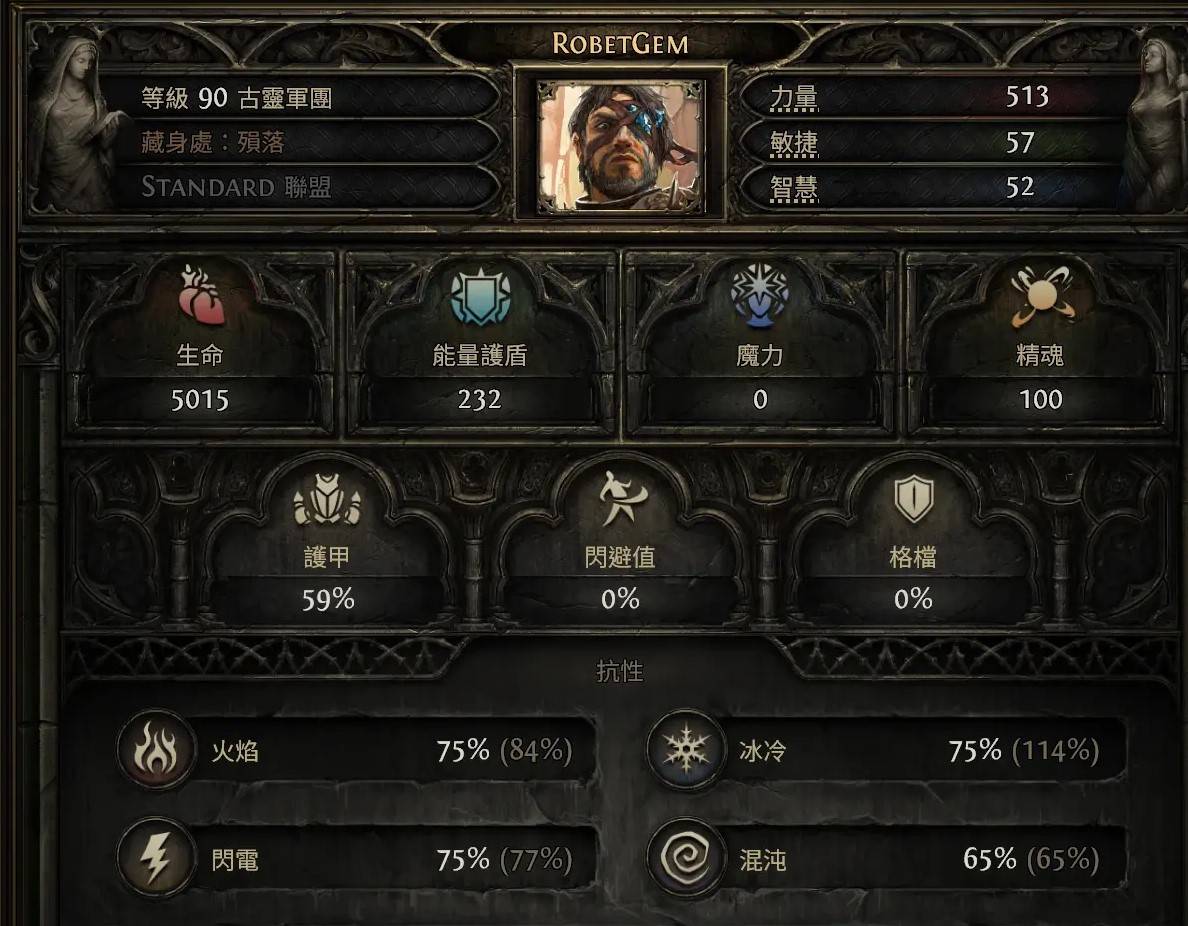Image resolution: width=1188 pixels, height=926 pixels.
Task: Select the 格檔 block shield icon
Action: [x=913, y=498]
